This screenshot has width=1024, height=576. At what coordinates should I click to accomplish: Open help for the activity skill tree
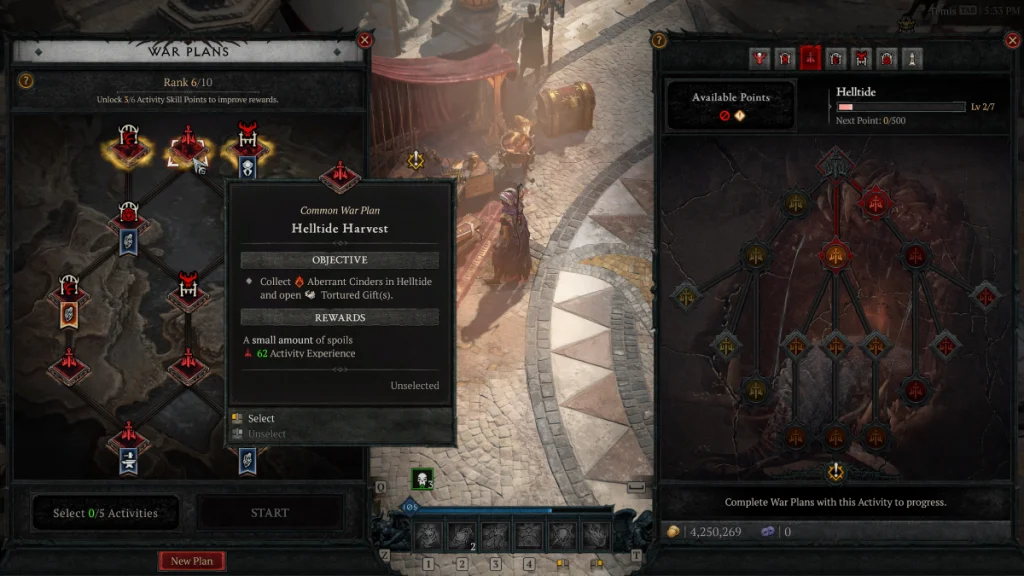[x=659, y=40]
